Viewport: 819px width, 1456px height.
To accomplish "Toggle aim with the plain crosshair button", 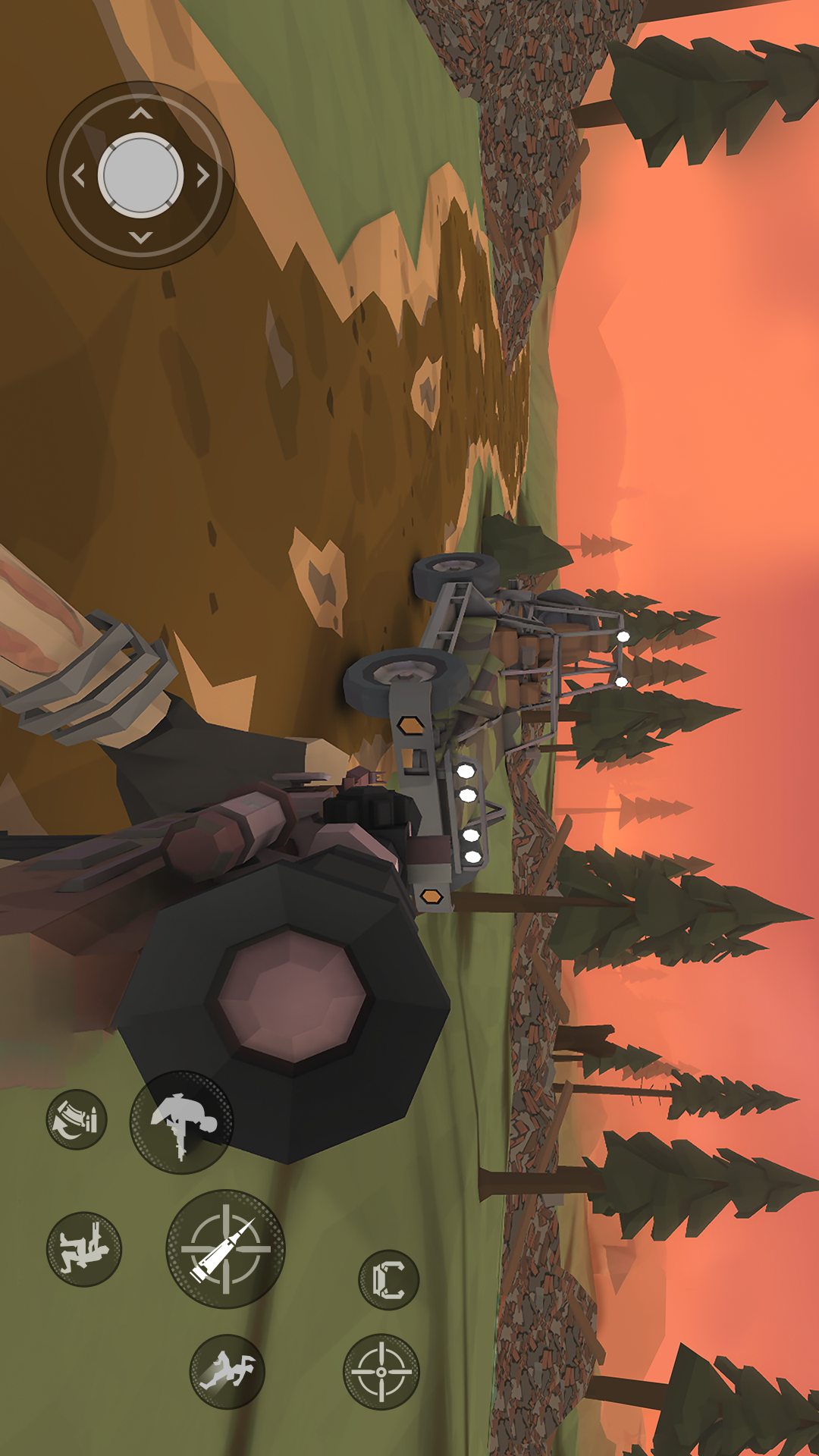I will pos(381,1371).
